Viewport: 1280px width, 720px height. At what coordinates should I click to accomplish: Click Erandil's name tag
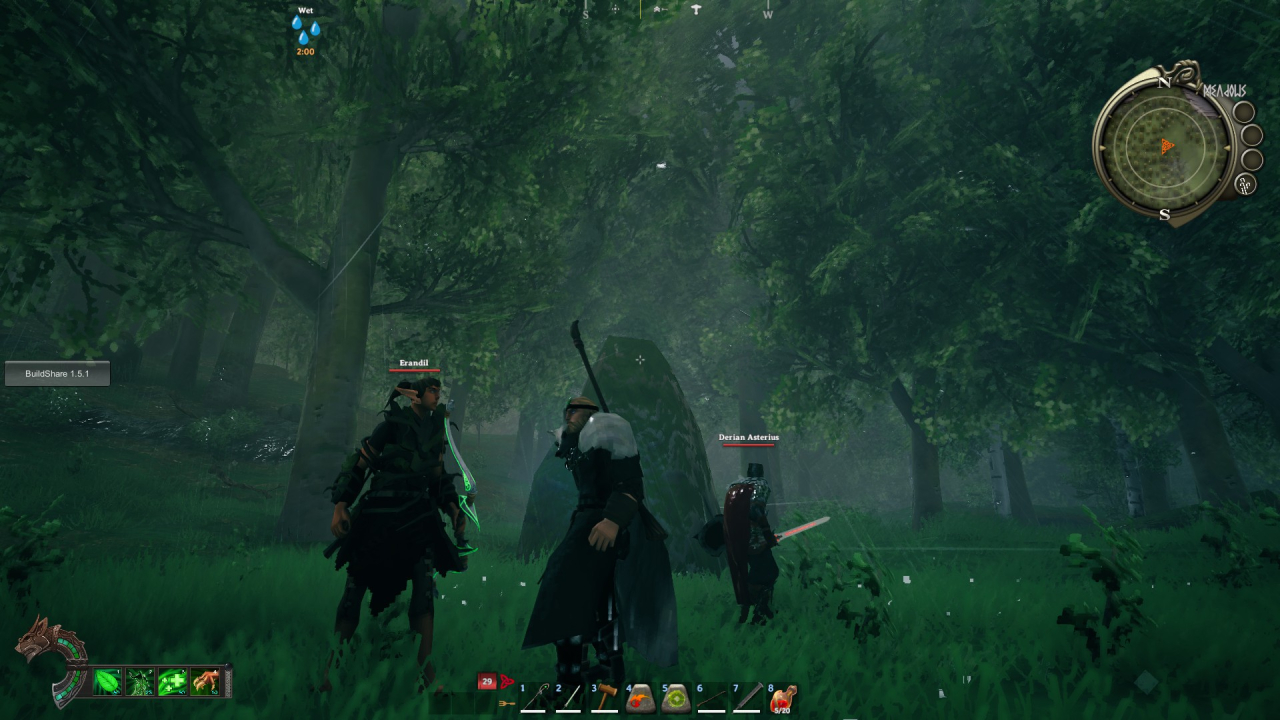tap(414, 362)
